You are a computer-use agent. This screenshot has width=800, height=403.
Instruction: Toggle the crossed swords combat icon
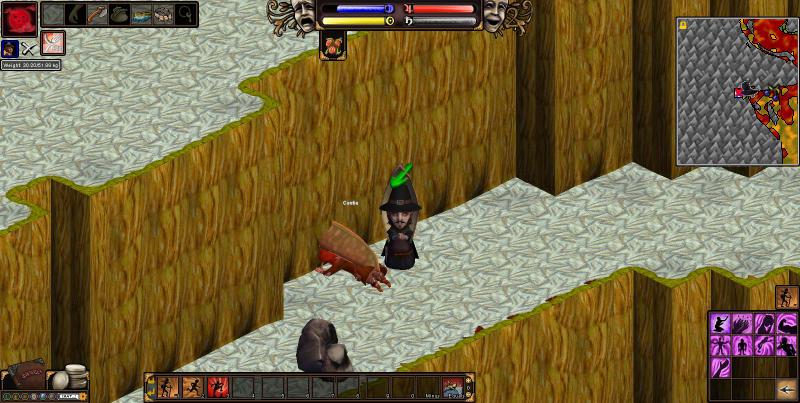pos(29,46)
